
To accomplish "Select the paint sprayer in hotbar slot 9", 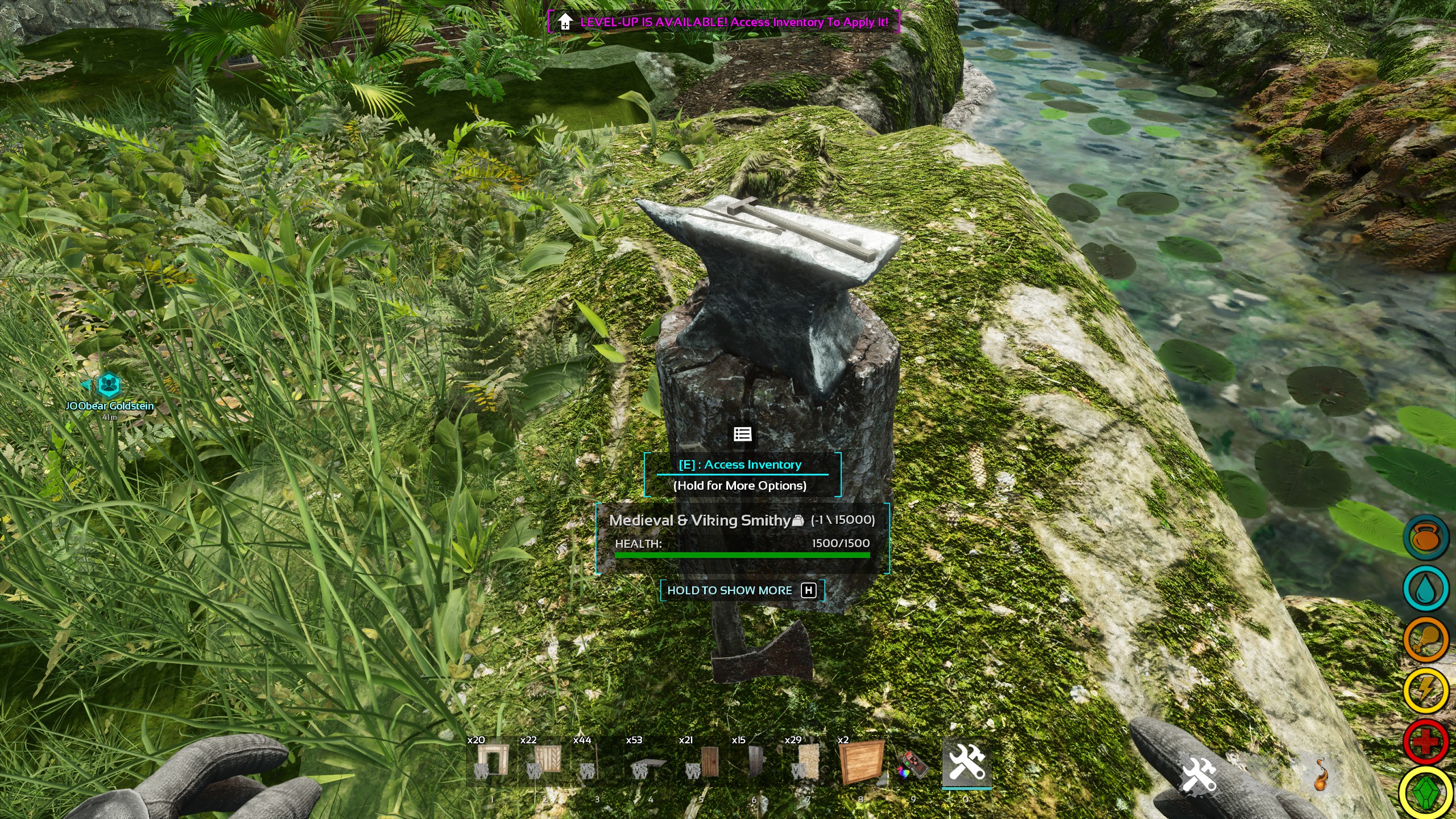I will [913, 765].
